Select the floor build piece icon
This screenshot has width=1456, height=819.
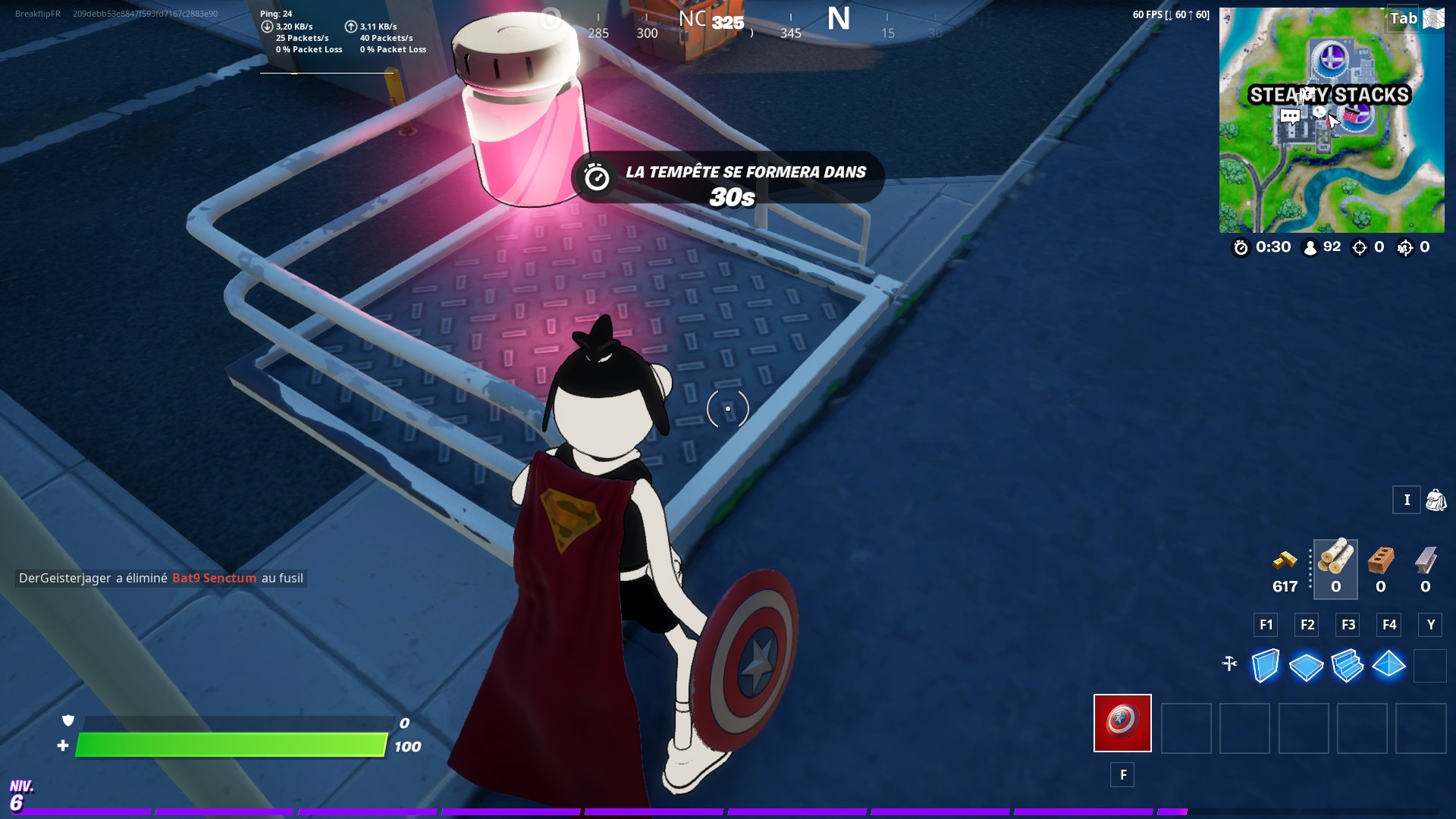pos(1306,666)
